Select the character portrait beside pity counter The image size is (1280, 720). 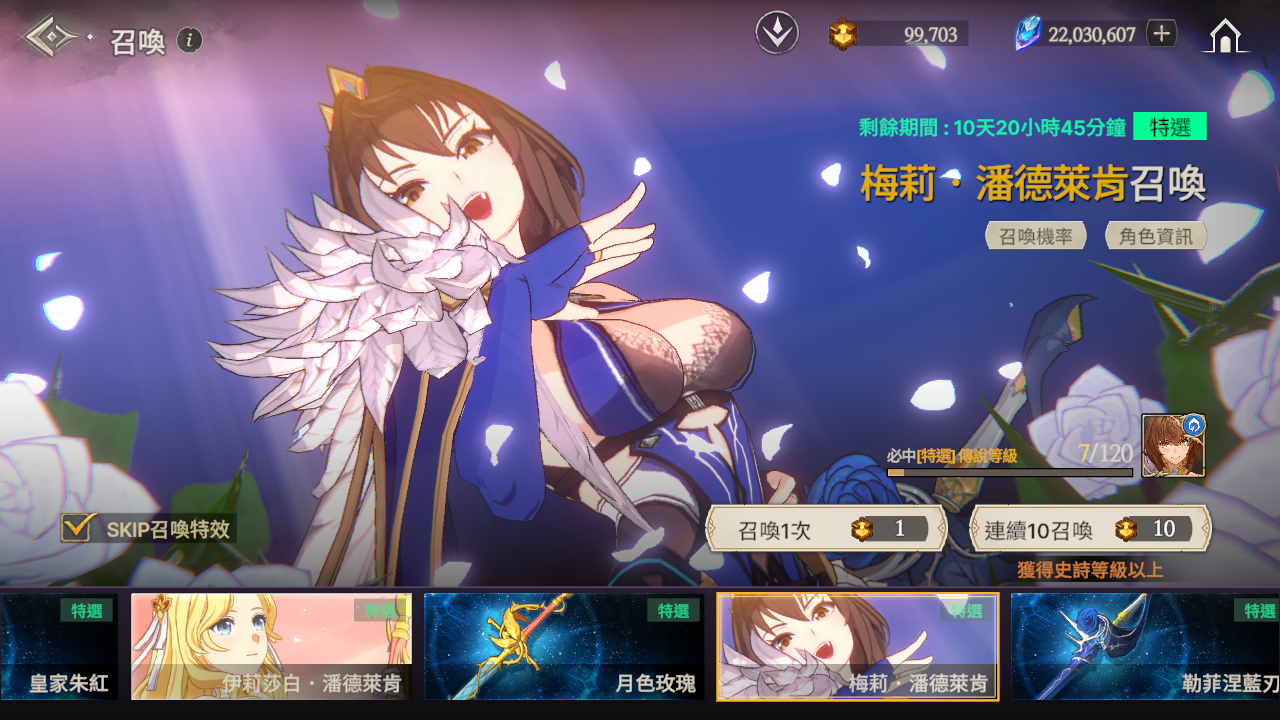1173,446
